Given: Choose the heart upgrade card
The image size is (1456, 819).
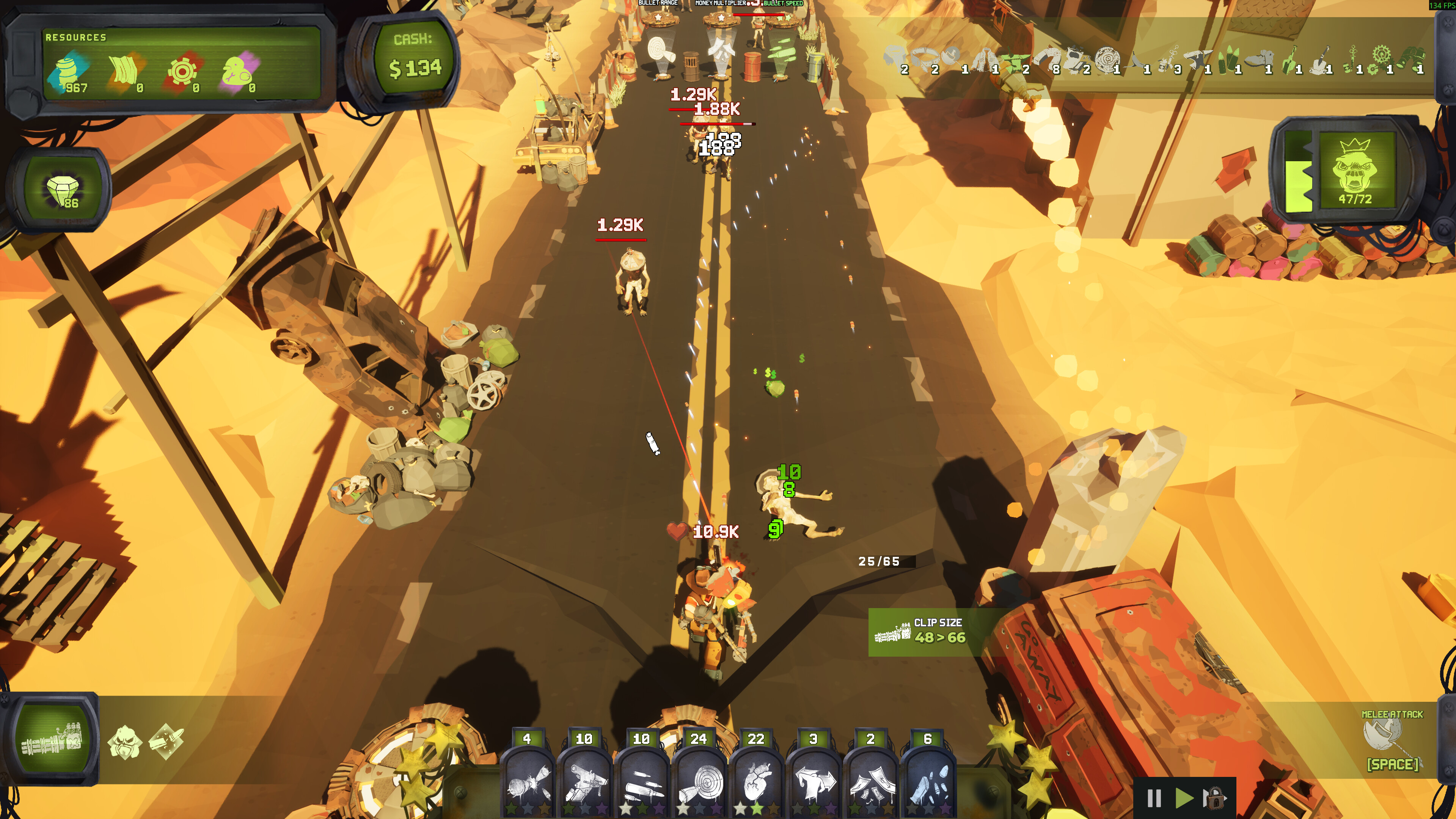Looking at the screenshot, I should [756, 782].
